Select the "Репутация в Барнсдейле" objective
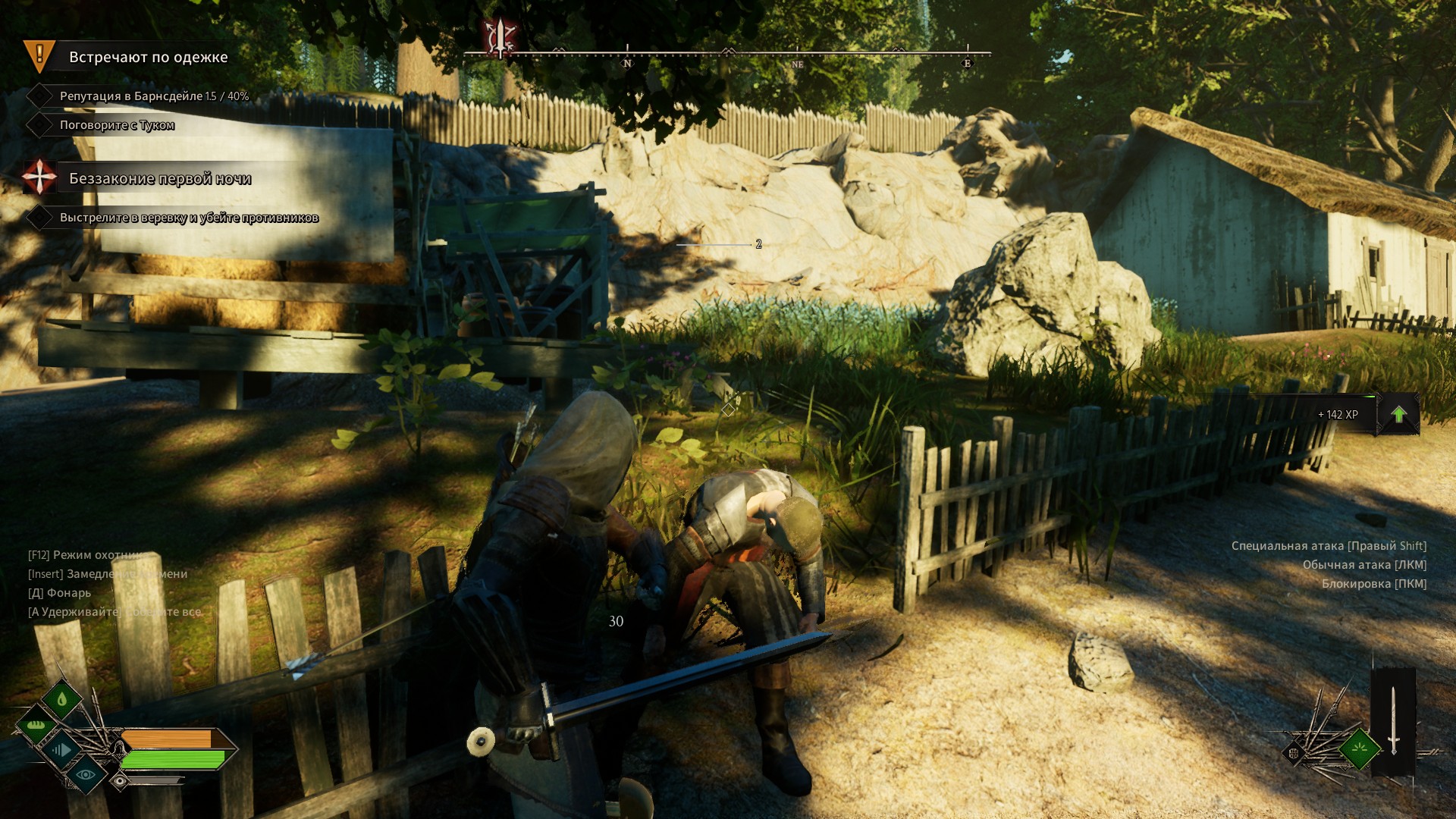This screenshot has width=1456, height=819. (154, 96)
